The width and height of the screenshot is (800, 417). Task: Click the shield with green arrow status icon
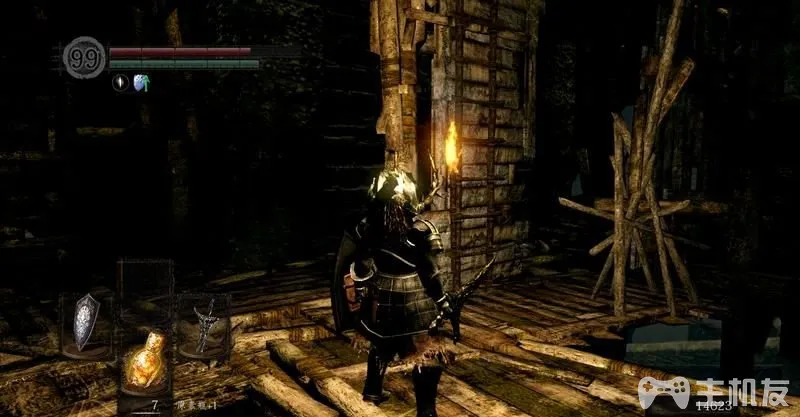pos(141,83)
